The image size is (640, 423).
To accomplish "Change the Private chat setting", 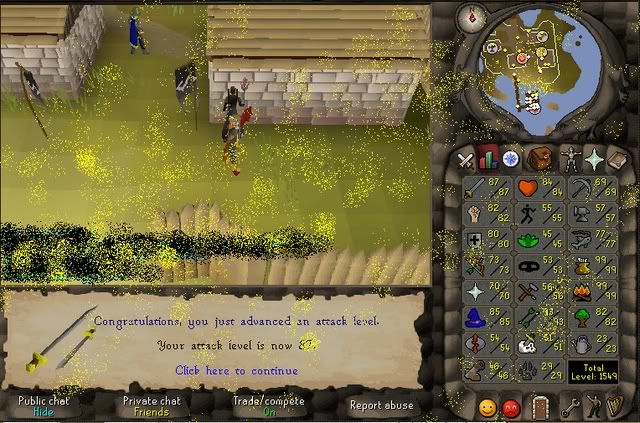I will 151,405.
